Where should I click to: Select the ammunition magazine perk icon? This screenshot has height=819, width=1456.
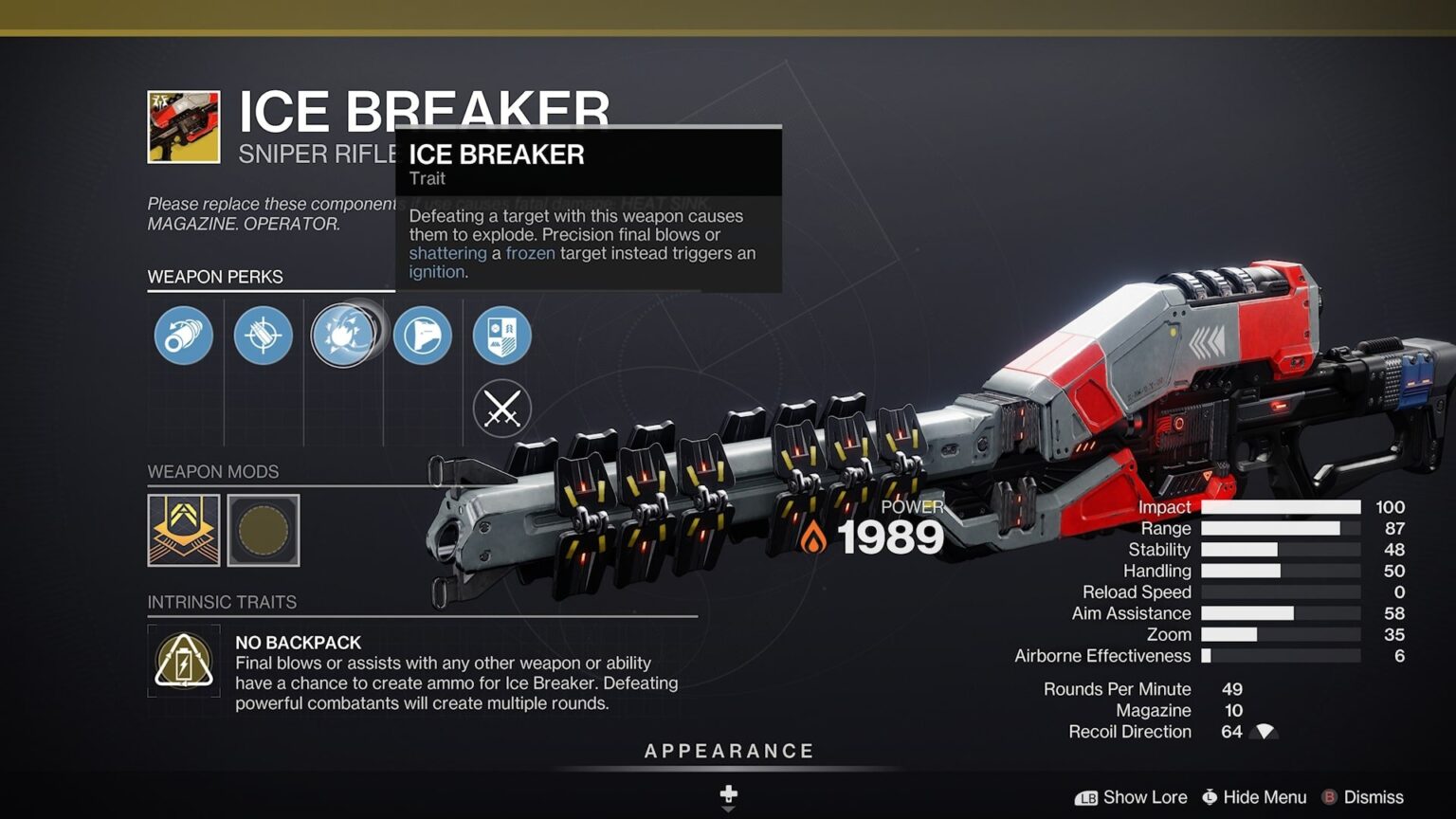click(264, 337)
